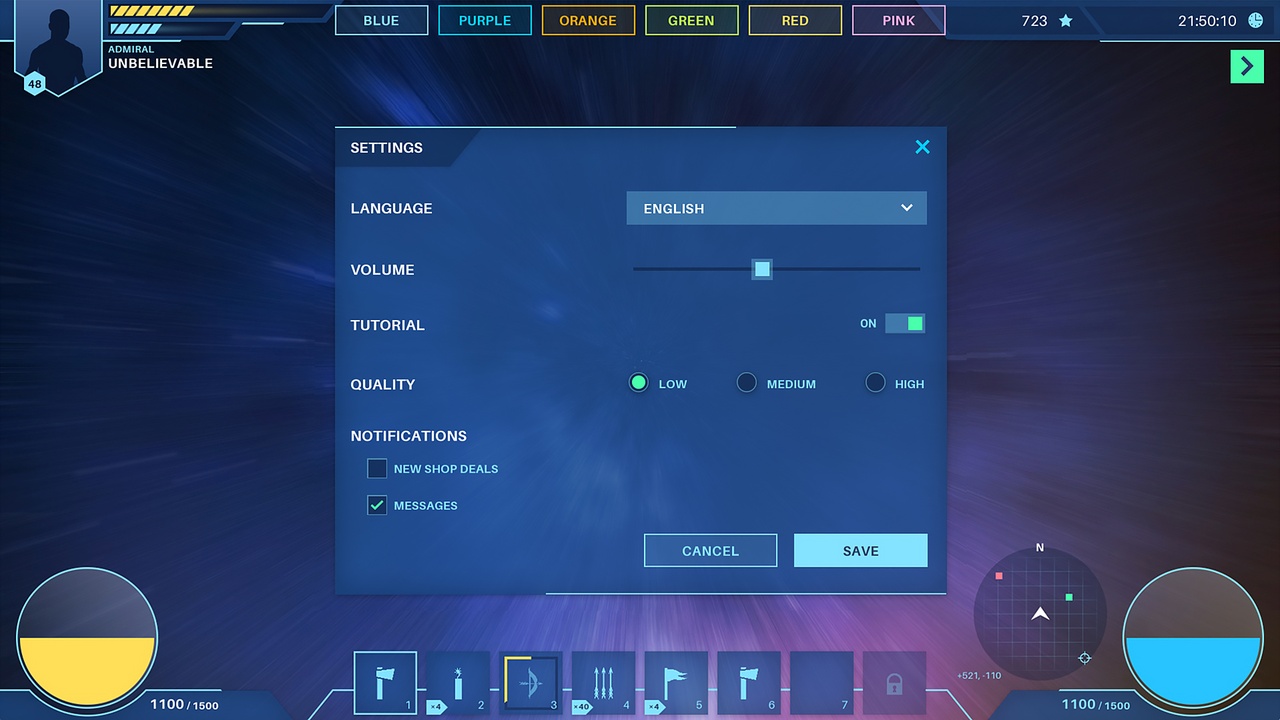
Task: Select the axe in hotbar slot 1
Action: (x=385, y=682)
